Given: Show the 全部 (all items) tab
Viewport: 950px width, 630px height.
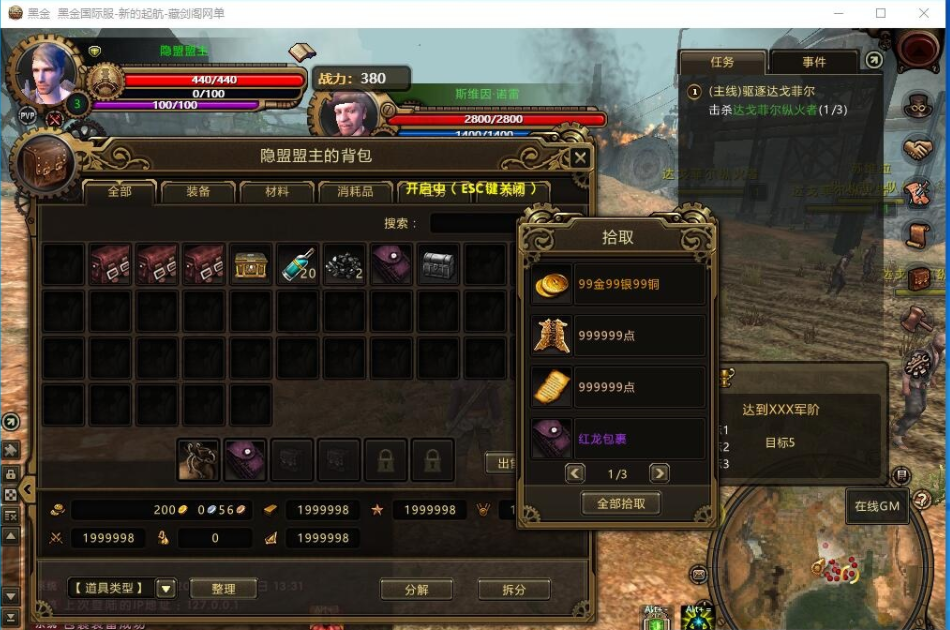Looking at the screenshot, I should click(x=120, y=191).
